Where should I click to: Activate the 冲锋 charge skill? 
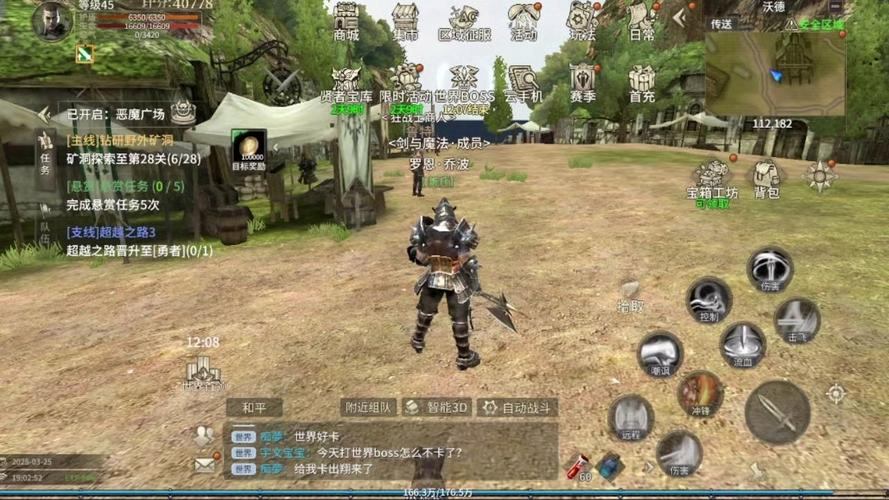pyautogui.click(x=700, y=392)
